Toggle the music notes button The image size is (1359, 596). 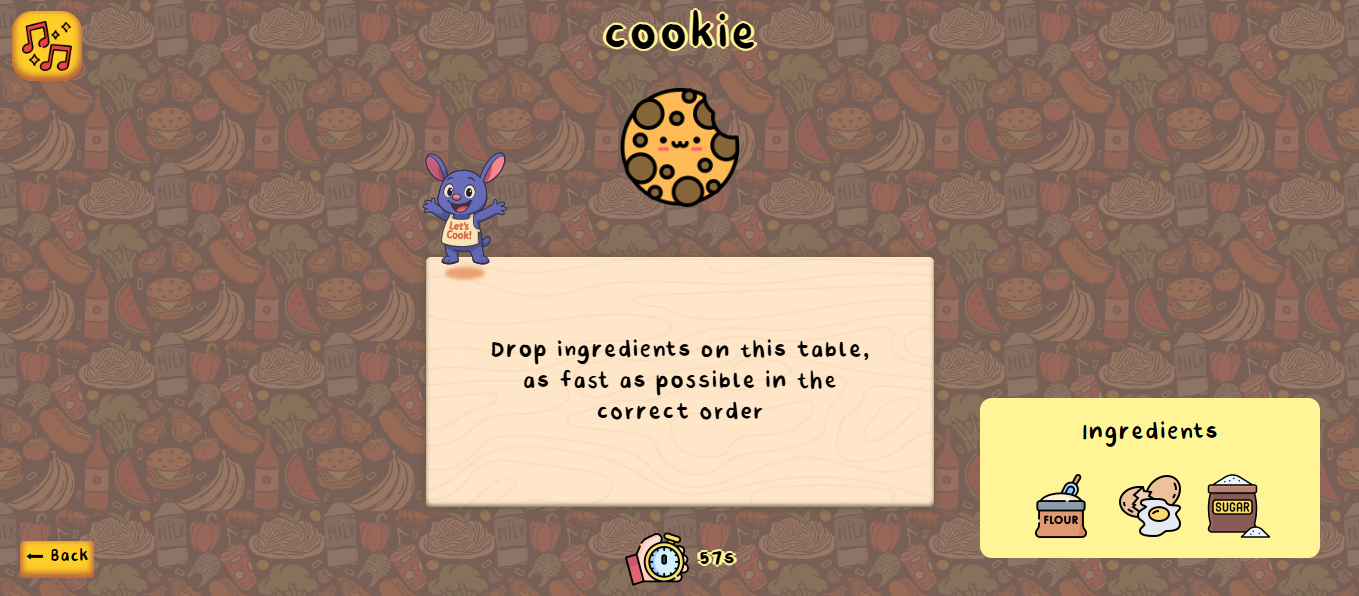(47, 45)
